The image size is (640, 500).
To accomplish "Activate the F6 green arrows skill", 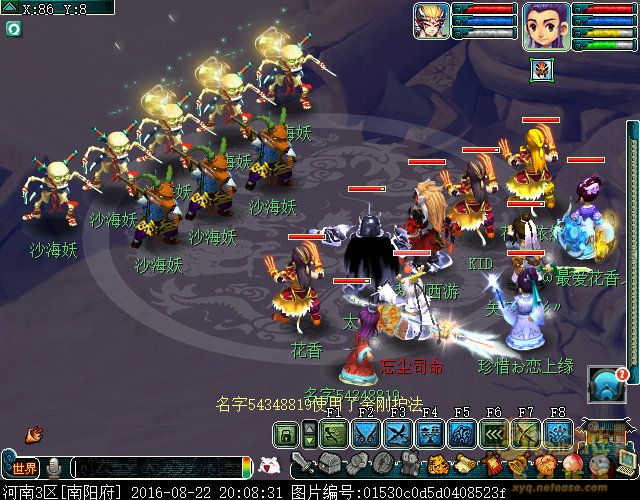I will [x=494, y=433].
